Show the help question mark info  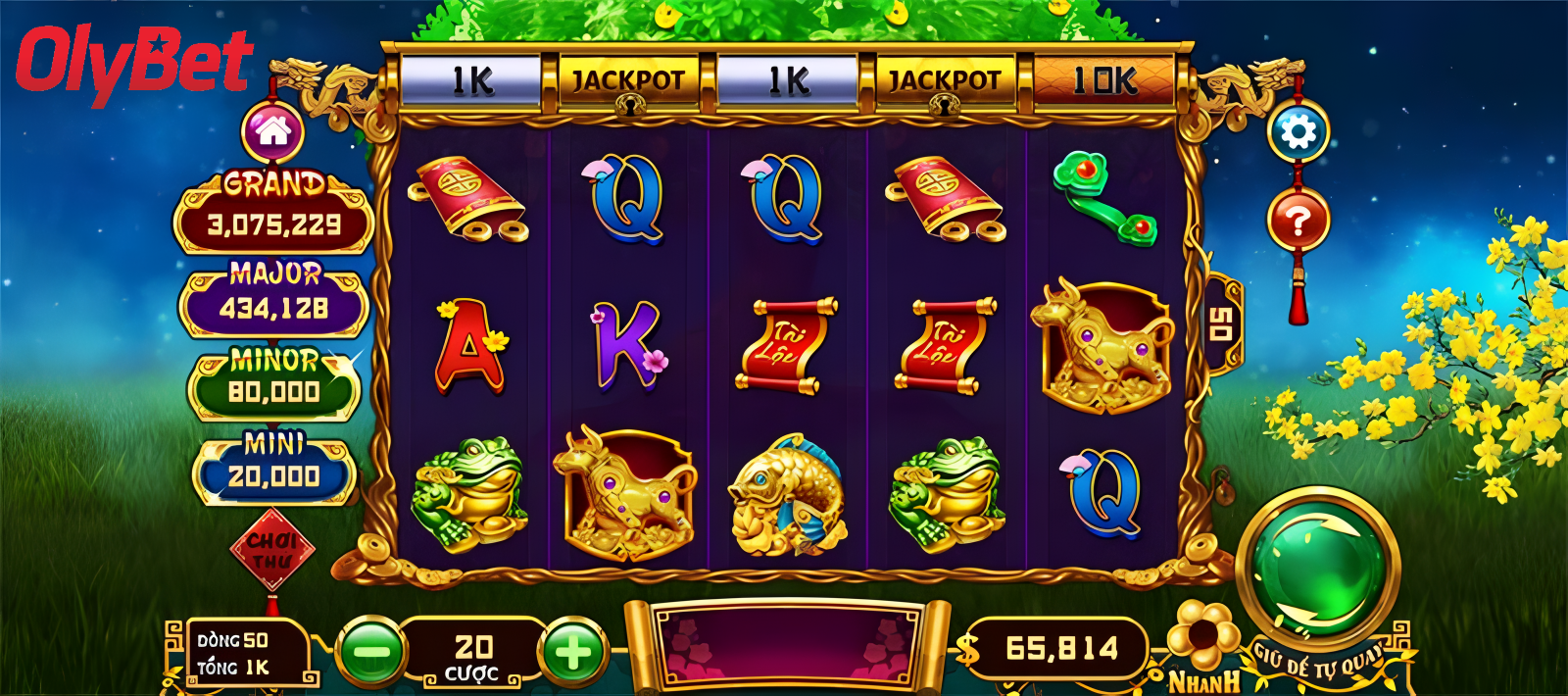1298,222
